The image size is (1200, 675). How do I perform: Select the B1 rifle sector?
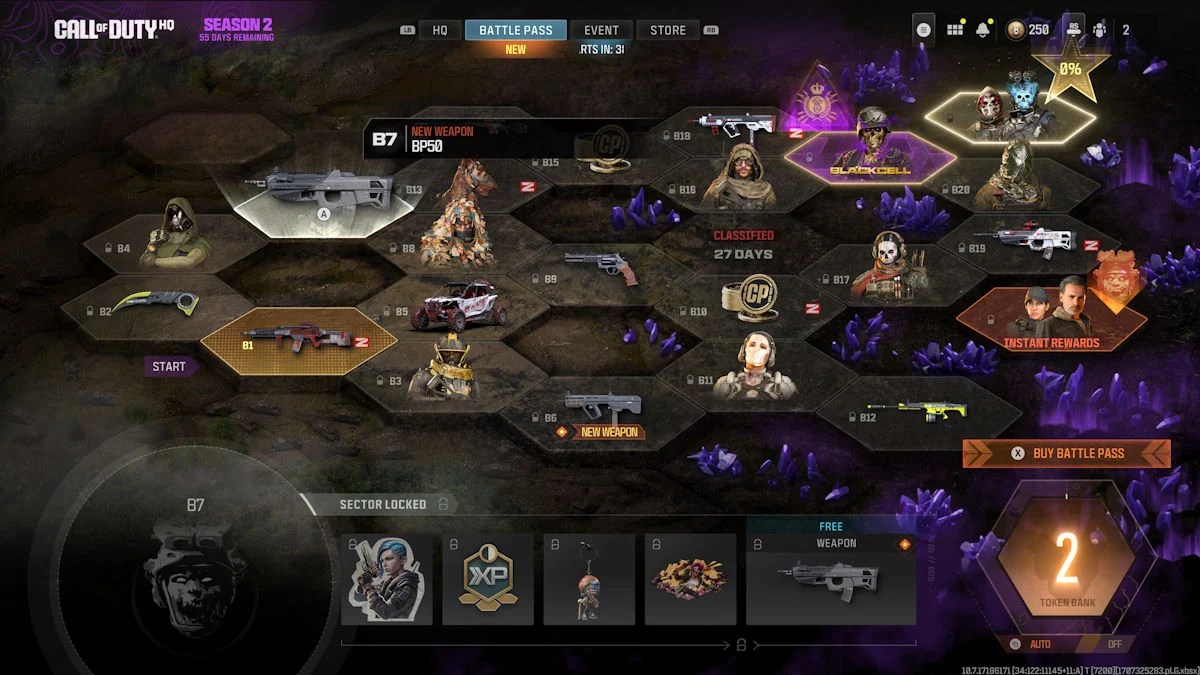[299, 341]
